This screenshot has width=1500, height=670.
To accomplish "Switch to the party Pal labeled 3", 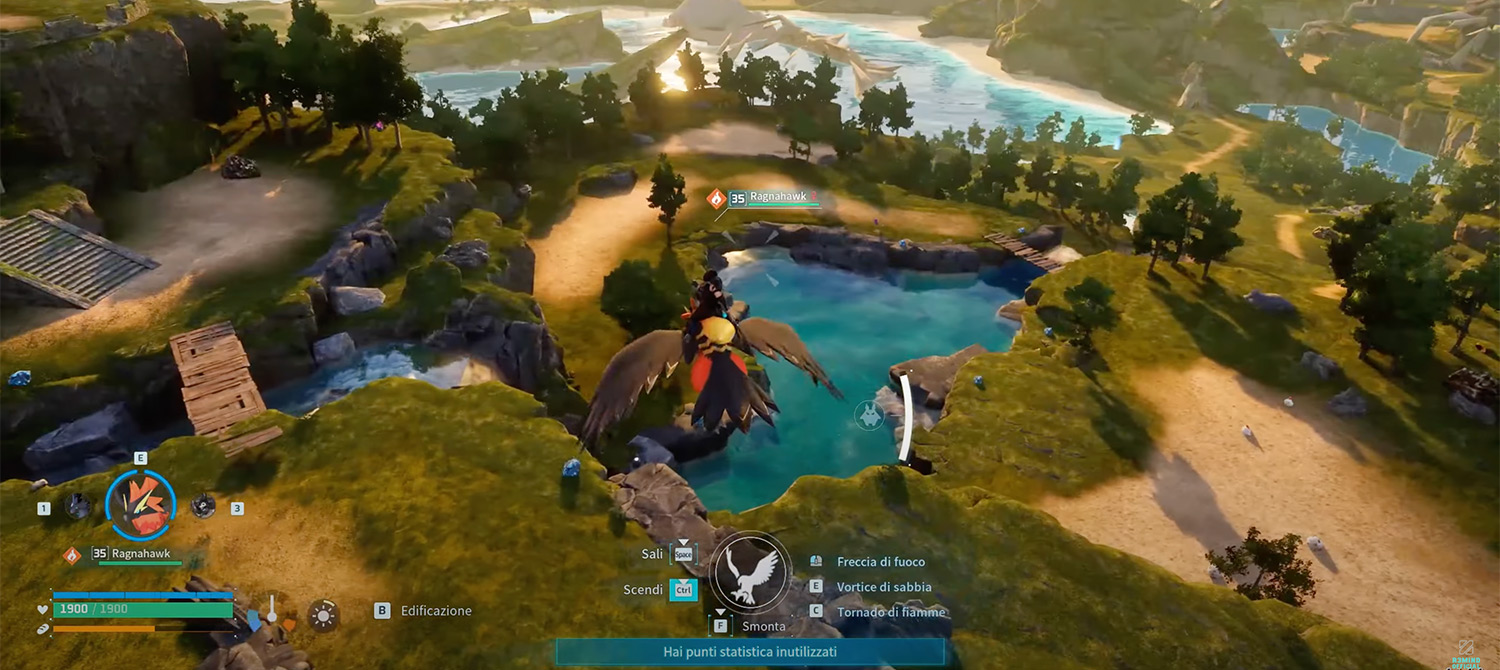I will point(203,506).
